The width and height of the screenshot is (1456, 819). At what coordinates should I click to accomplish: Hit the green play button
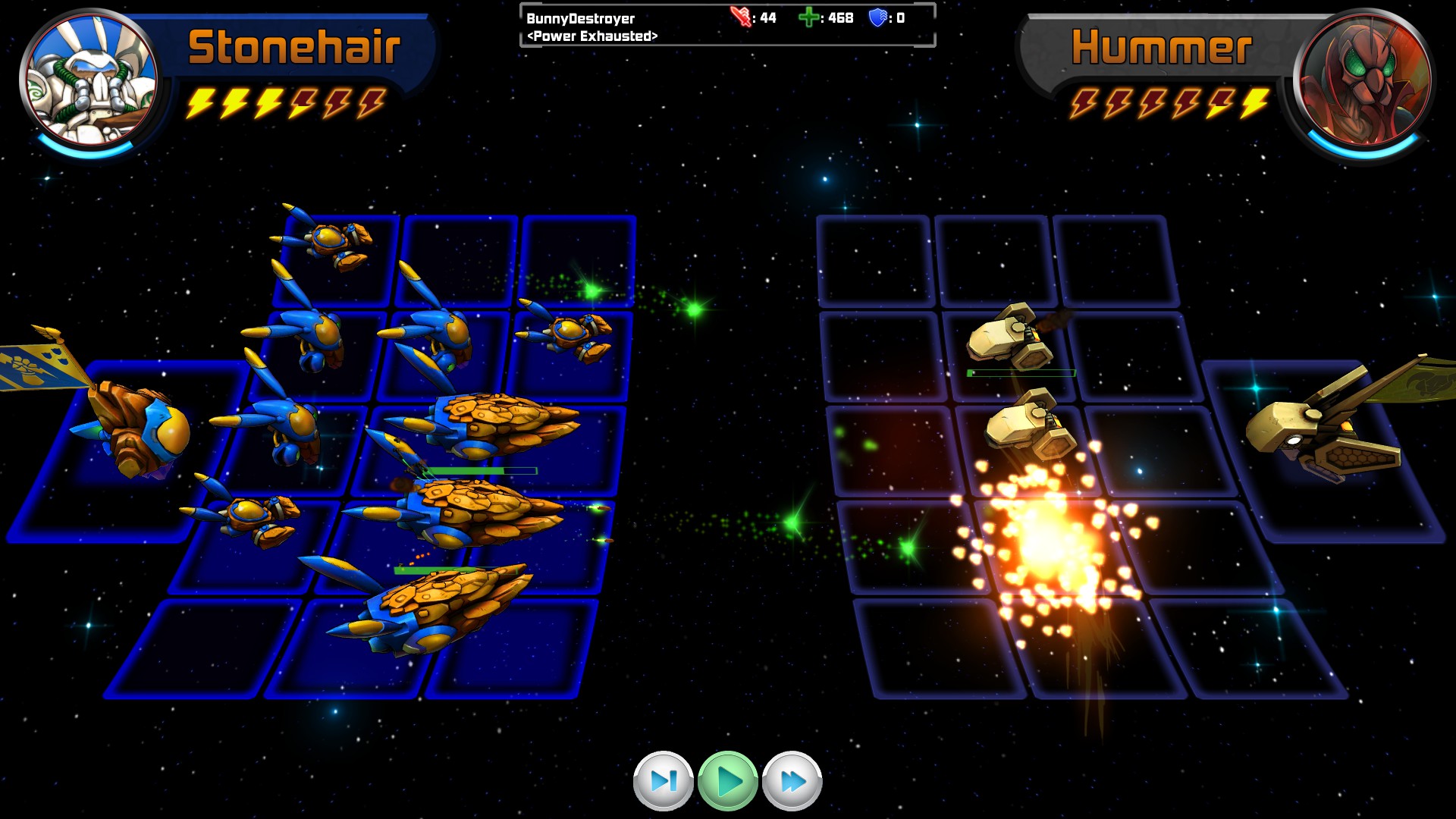point(728,780)
